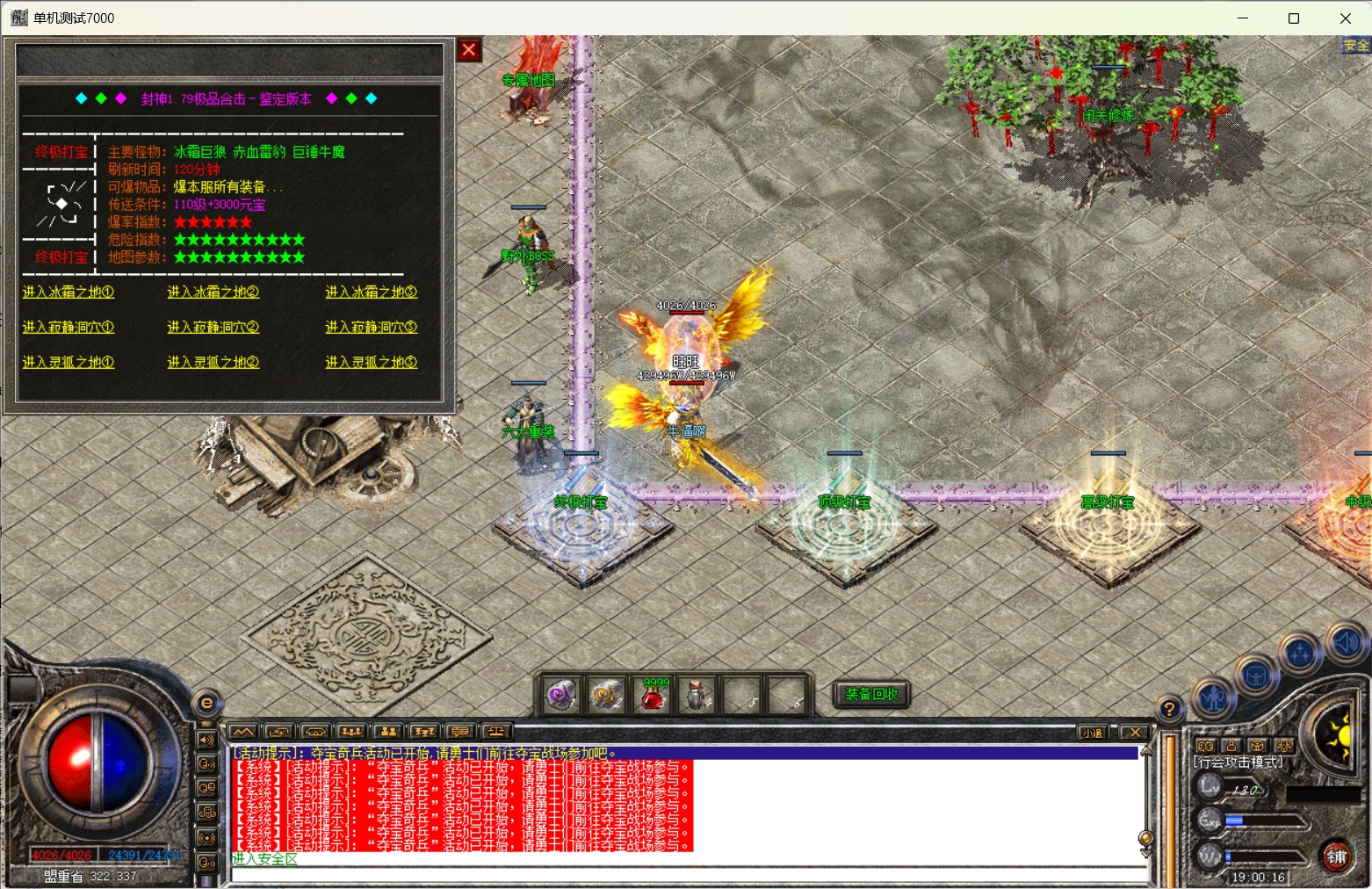This screenshot has height=889, width=1372.
Task: Teleport via 进入灵狐之地③ link
Action: (x=371, y=362)
